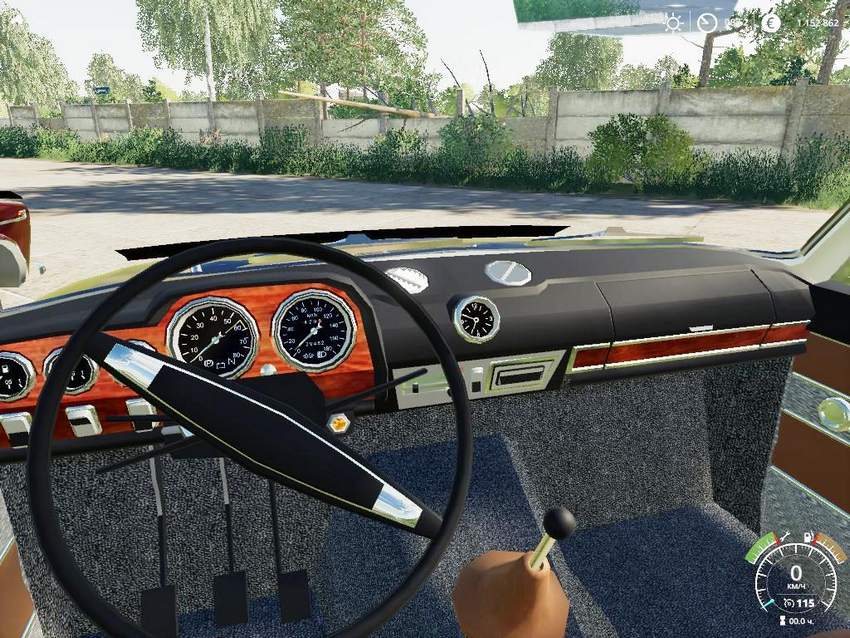
Task: Toggle the cruise control icon beside 115
Action: pyautogui.click(x=788, y=603)
